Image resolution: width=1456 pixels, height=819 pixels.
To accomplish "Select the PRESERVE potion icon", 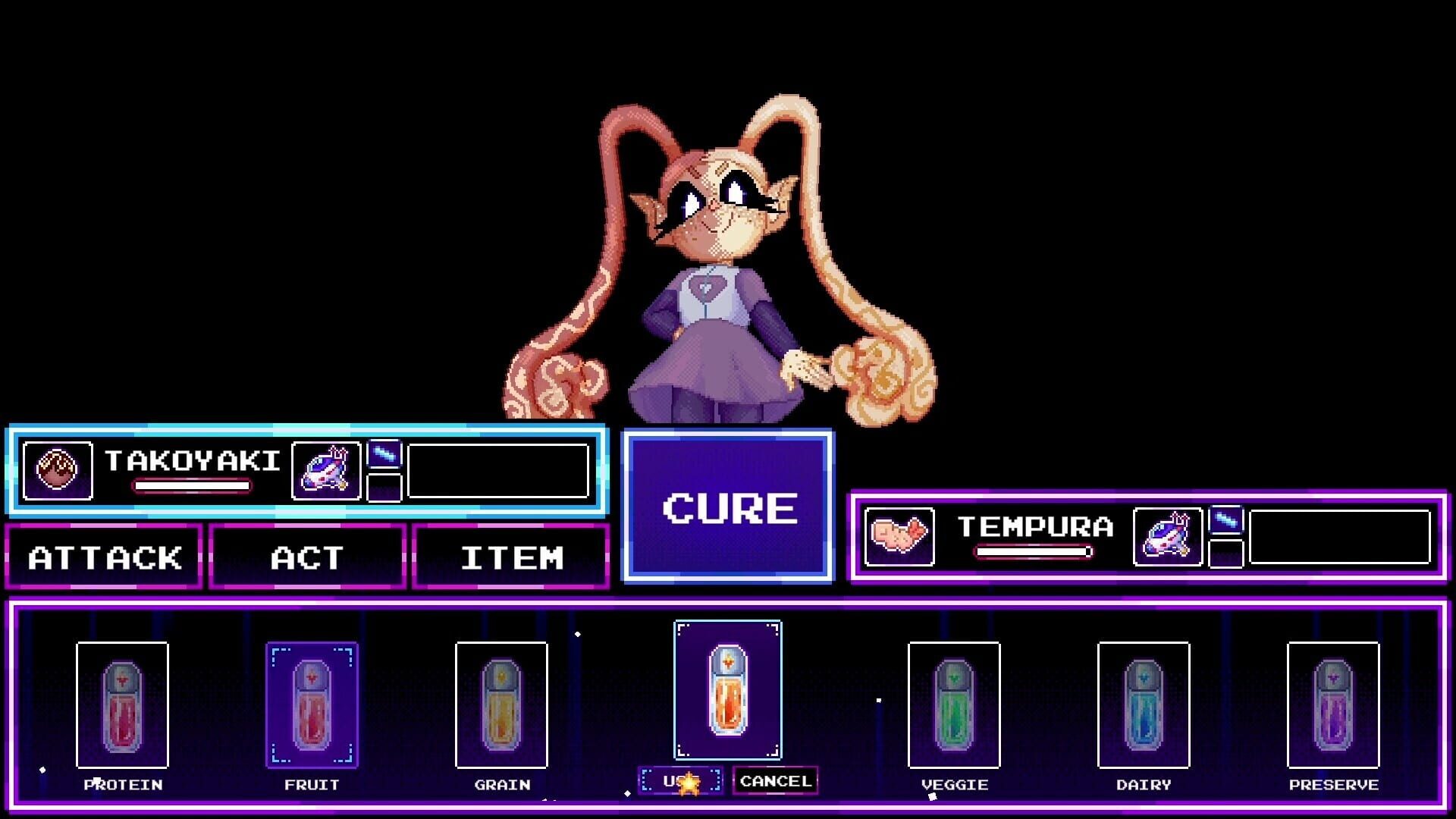I will [1333, 705].
